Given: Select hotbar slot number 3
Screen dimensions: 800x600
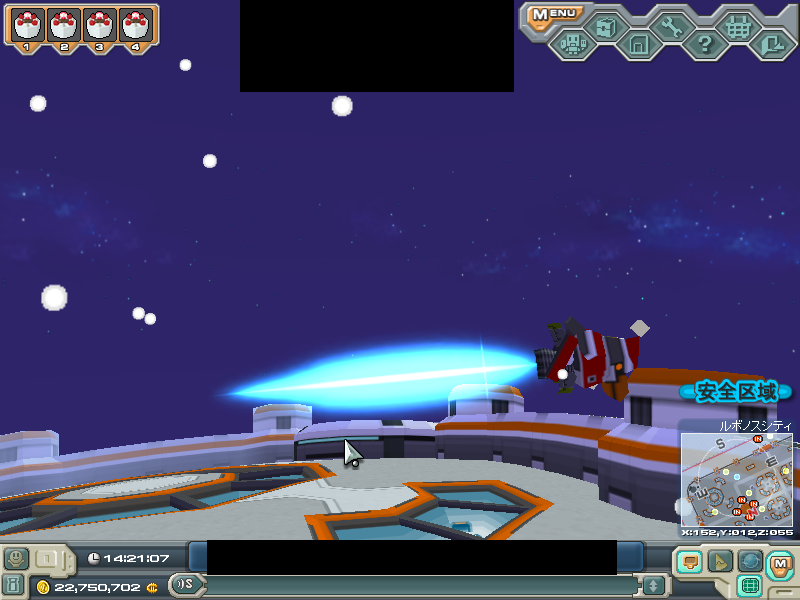Looking at the screenshot, I should [99, 26].
